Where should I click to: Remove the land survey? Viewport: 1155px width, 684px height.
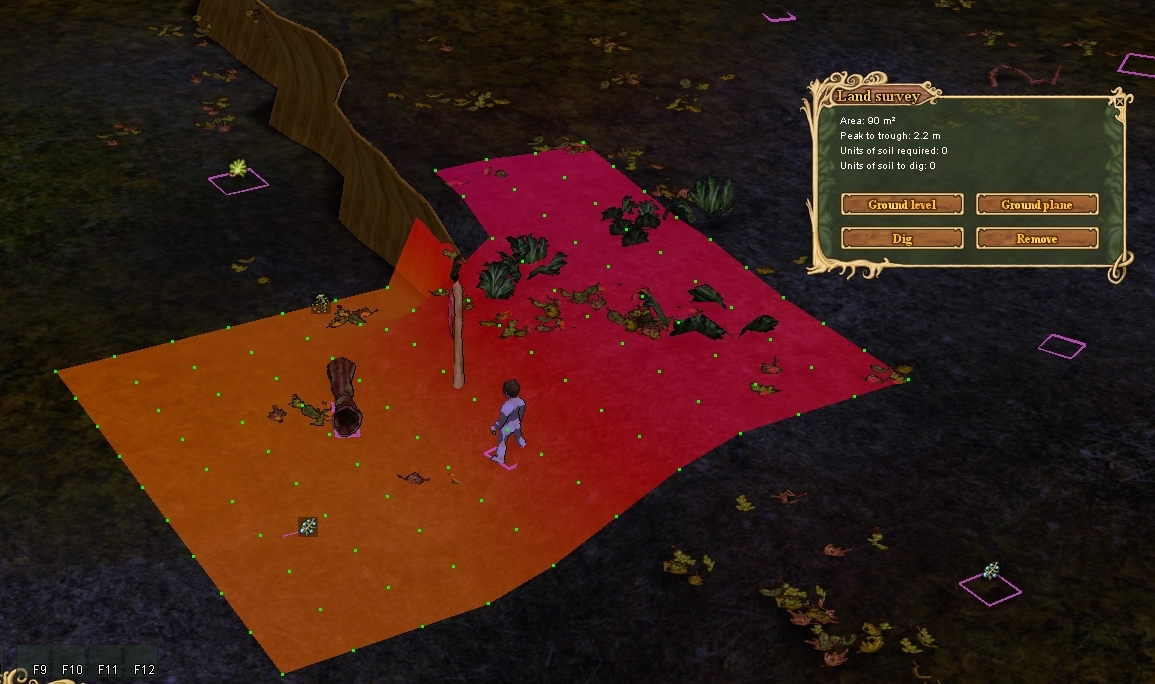[1037, 239]
